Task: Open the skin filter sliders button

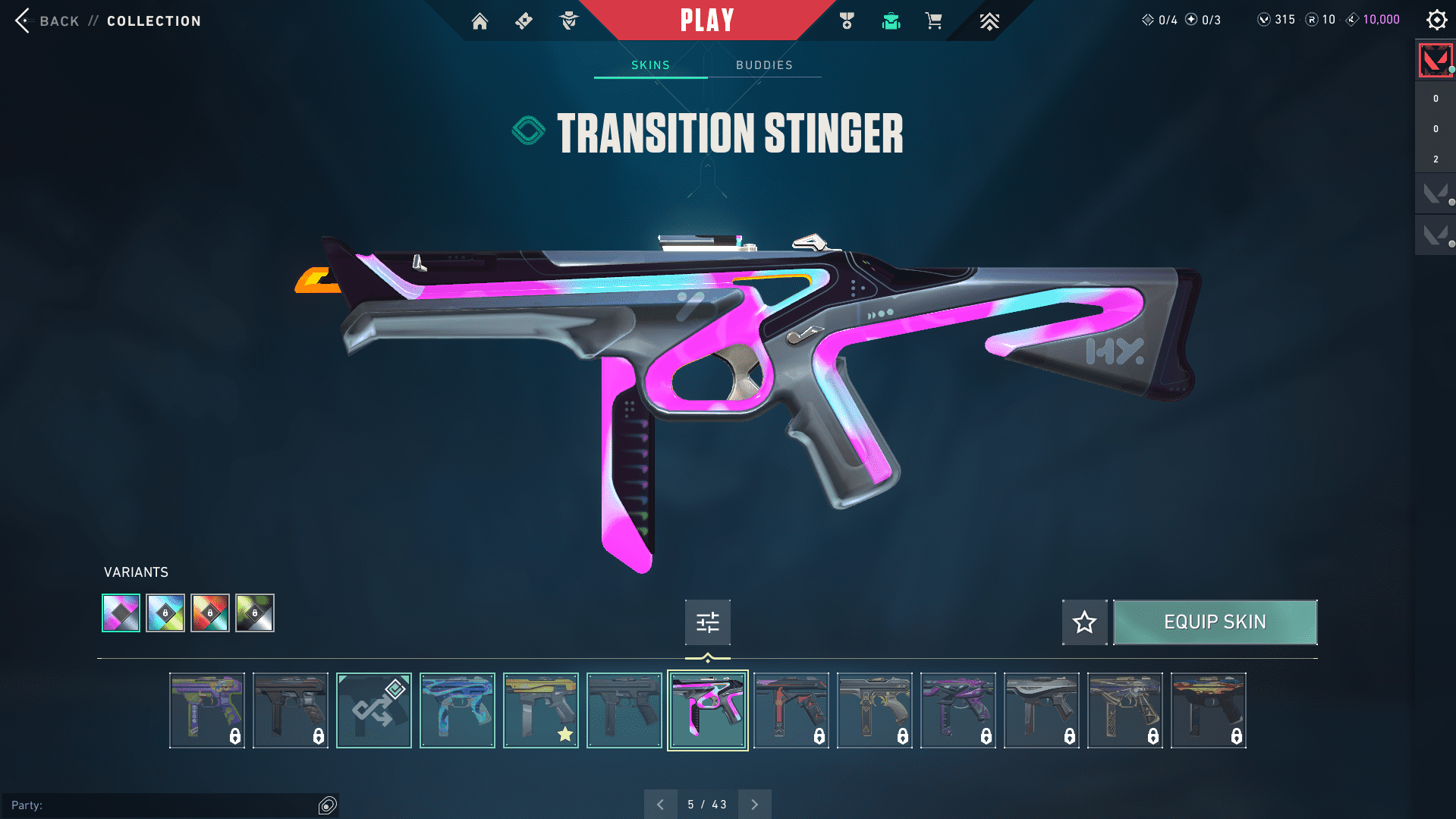Action: coord(707,622)
